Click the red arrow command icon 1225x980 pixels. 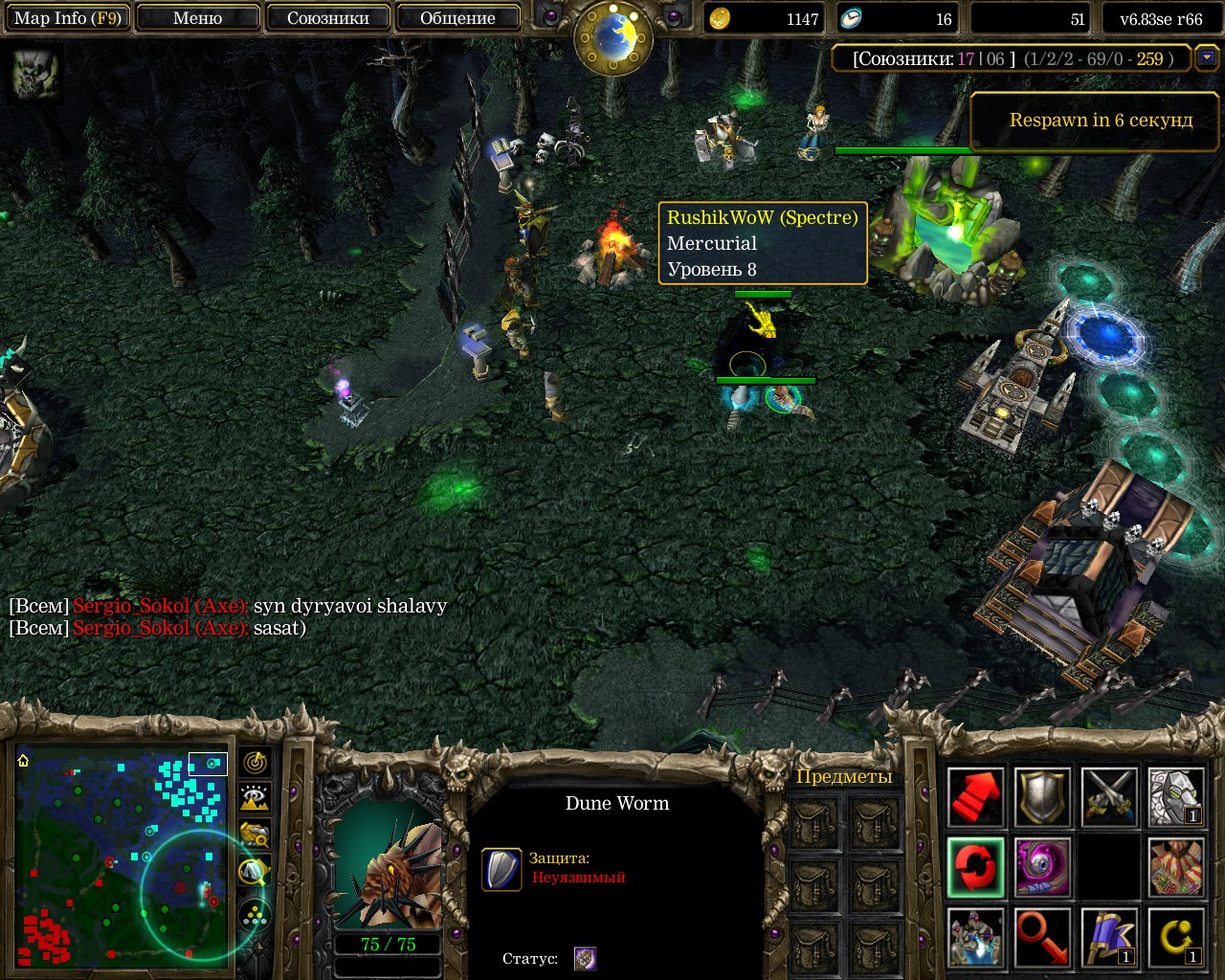975,796
